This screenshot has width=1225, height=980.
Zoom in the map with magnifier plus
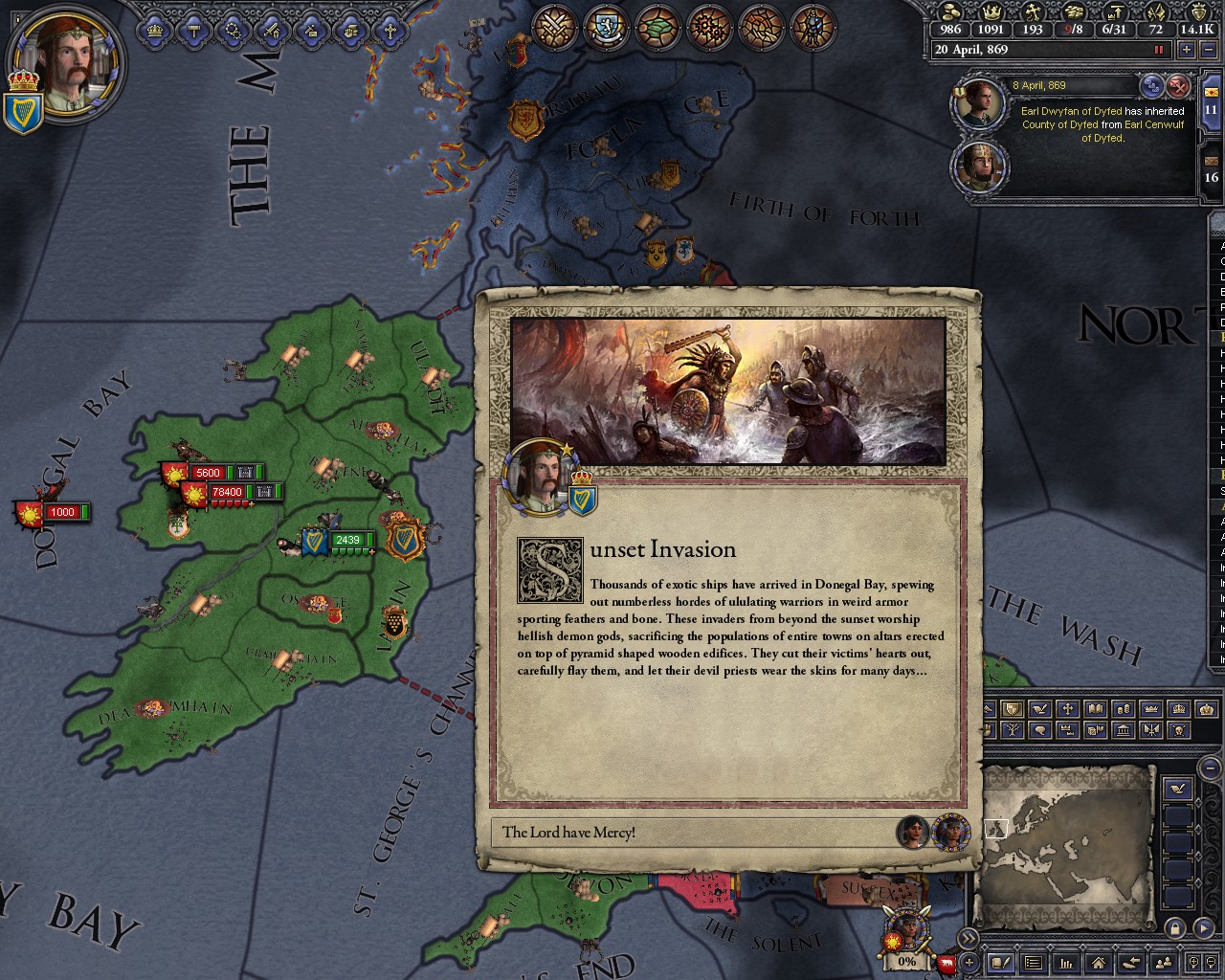pos(1193,963)
